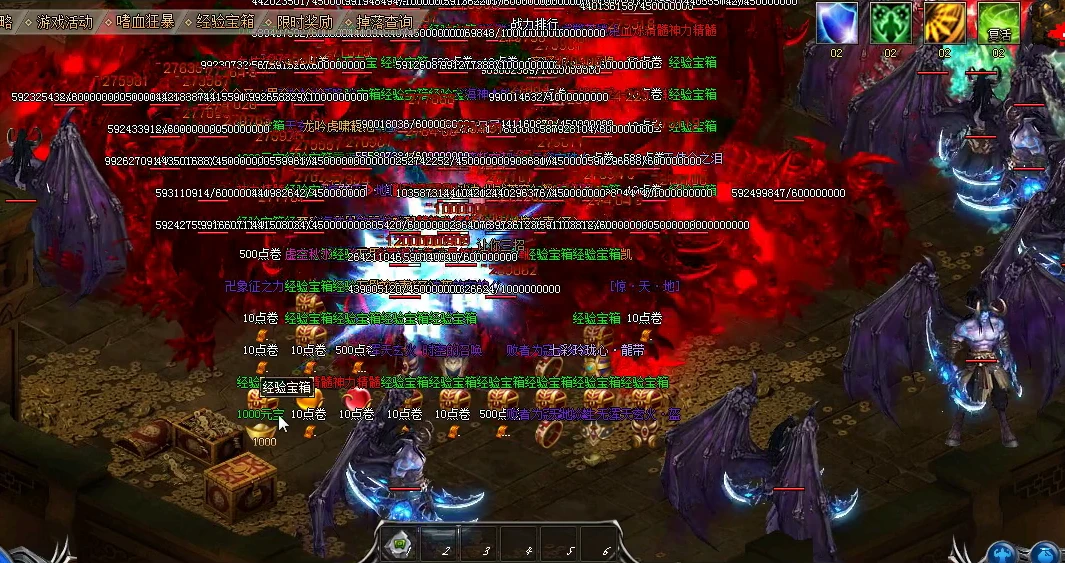Viewport: 1065px width, 563px height.
Task: Show the 战力排行 power ranking
Action: pyautogui.click(x=535, y=24)
